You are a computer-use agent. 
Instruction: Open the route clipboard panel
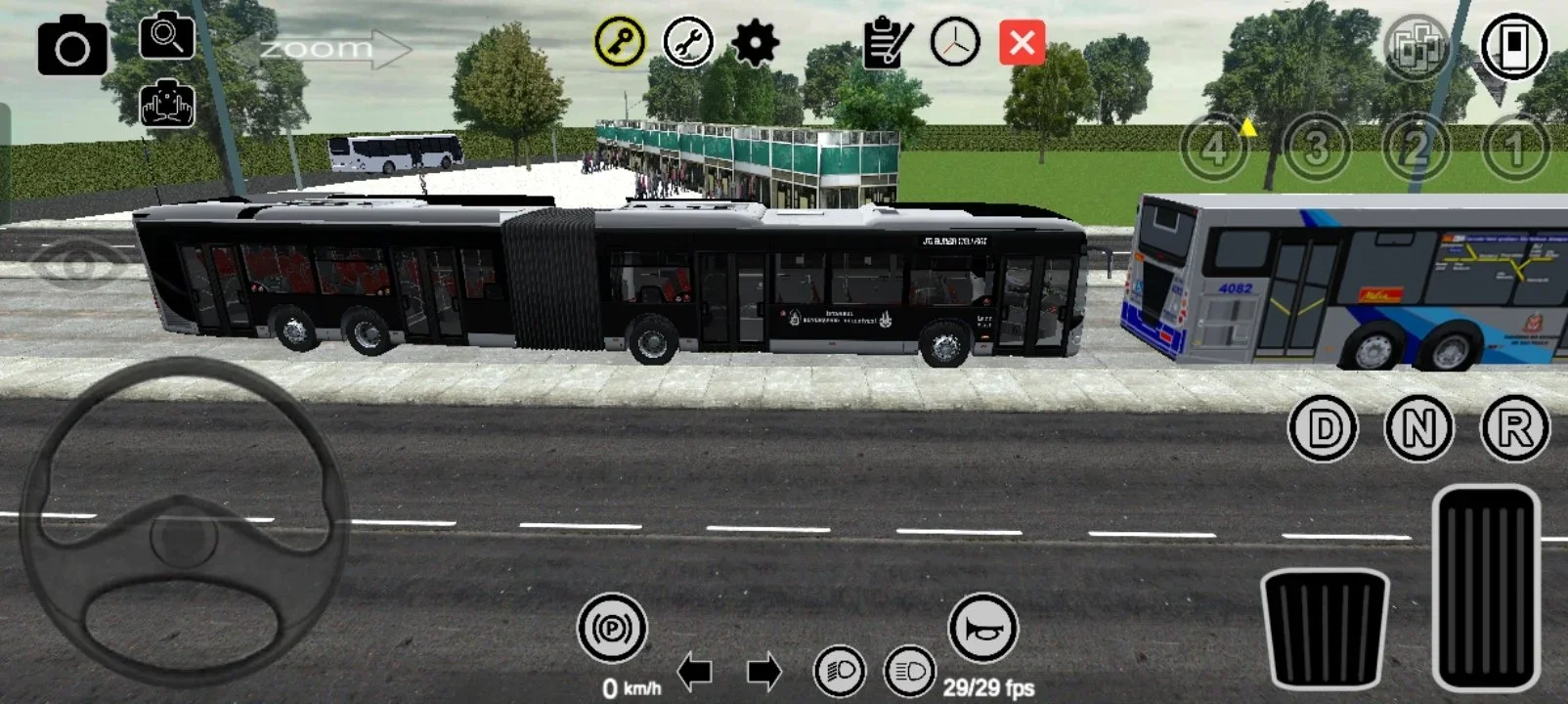(885, 41)
